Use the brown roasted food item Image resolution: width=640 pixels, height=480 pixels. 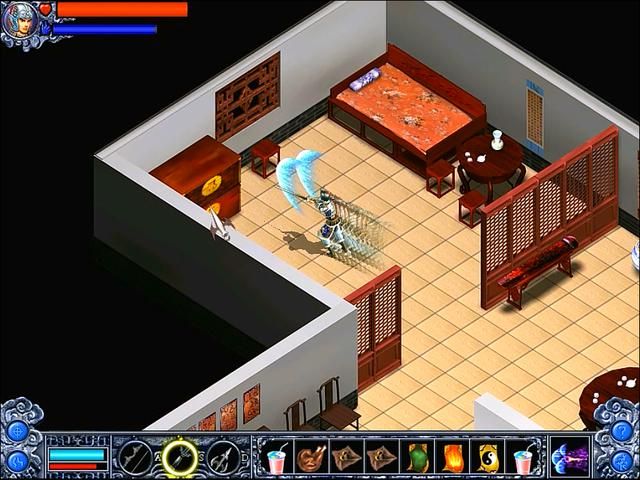coord(311,457)
